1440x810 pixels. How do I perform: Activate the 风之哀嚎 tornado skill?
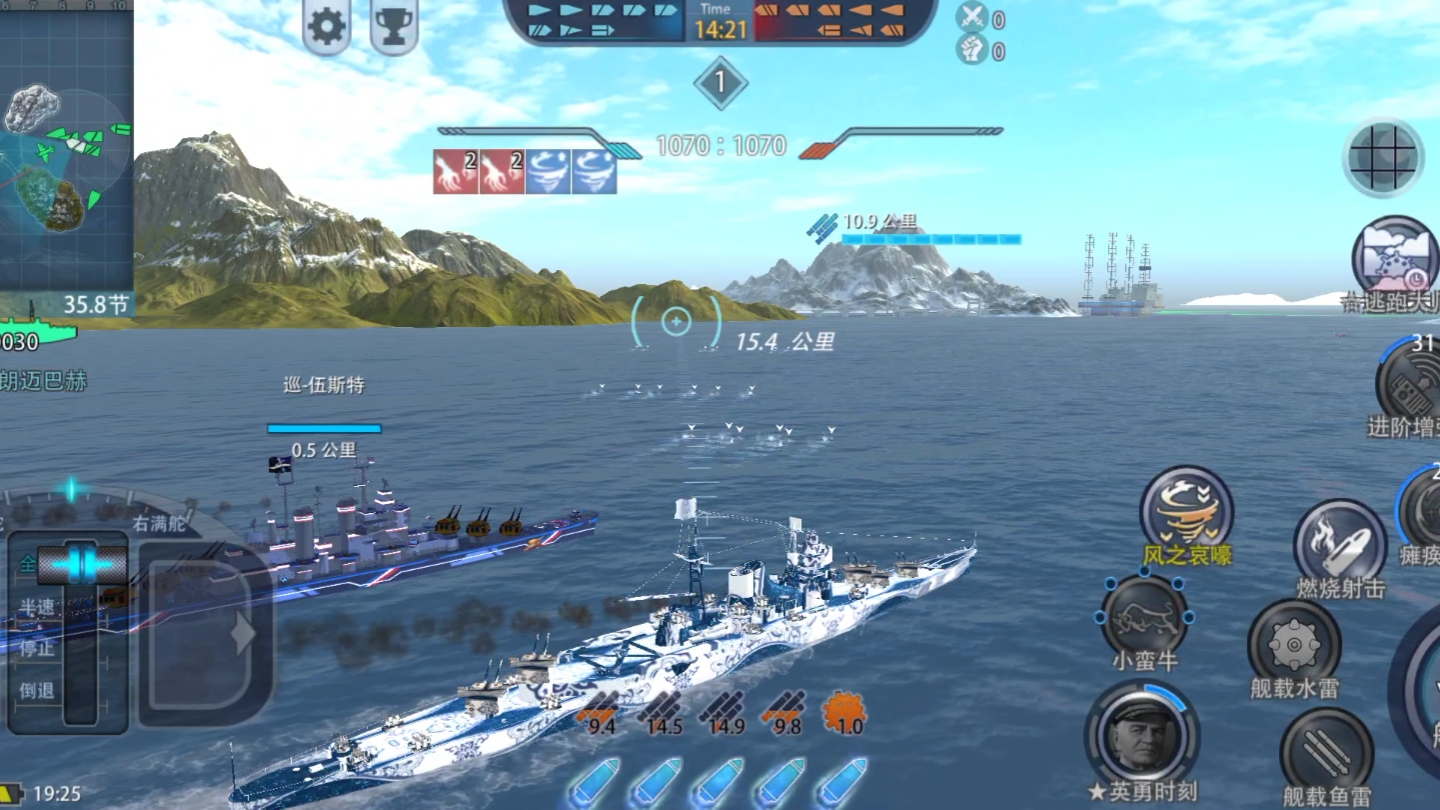(x=1187, y=511)
